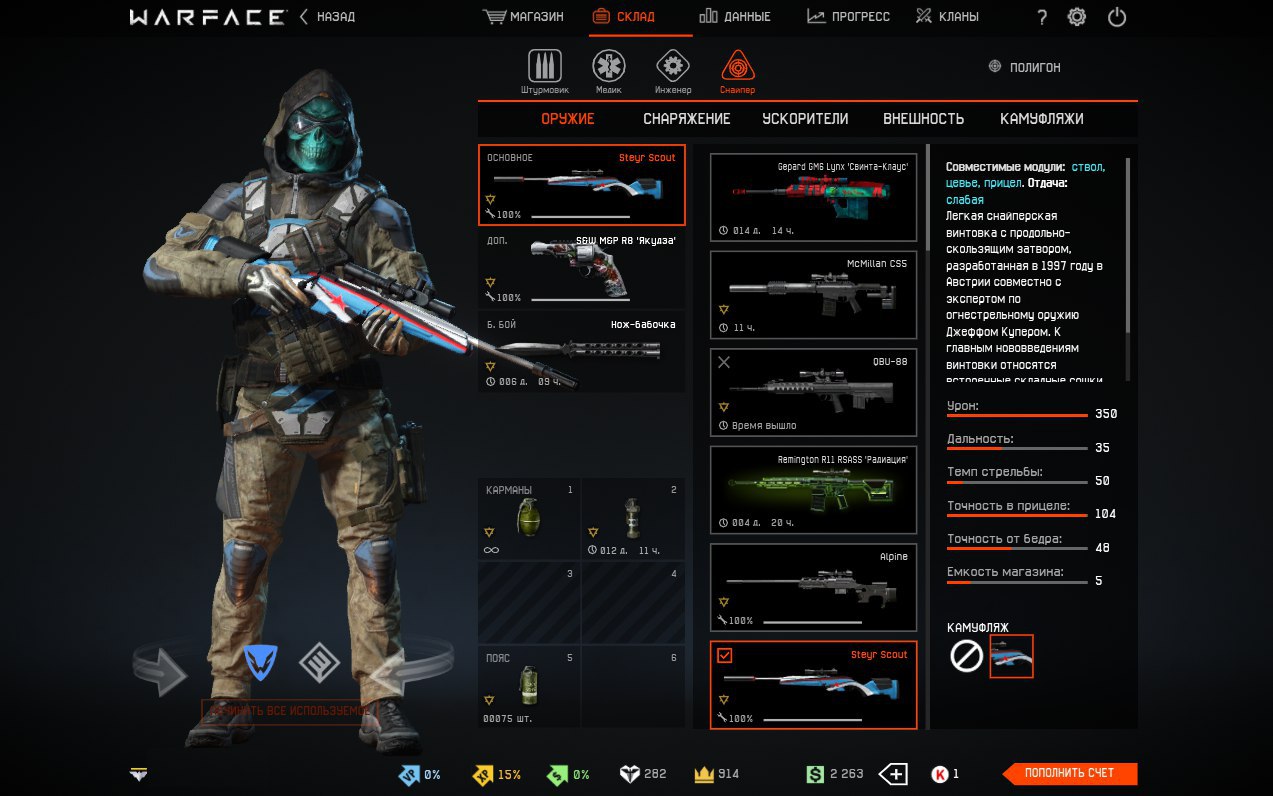
Task: Choose the McMillan CS5 rifle
Action: point(813,295)
